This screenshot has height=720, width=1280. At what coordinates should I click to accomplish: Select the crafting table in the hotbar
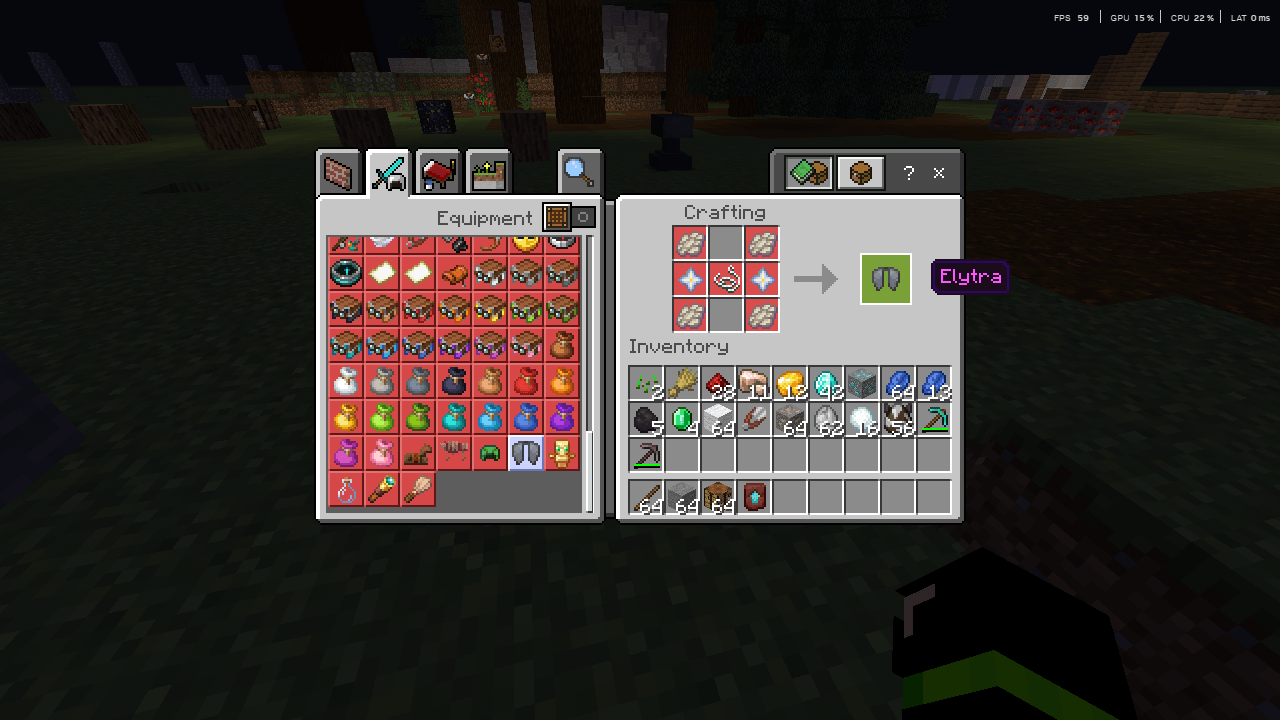[717, 496]
